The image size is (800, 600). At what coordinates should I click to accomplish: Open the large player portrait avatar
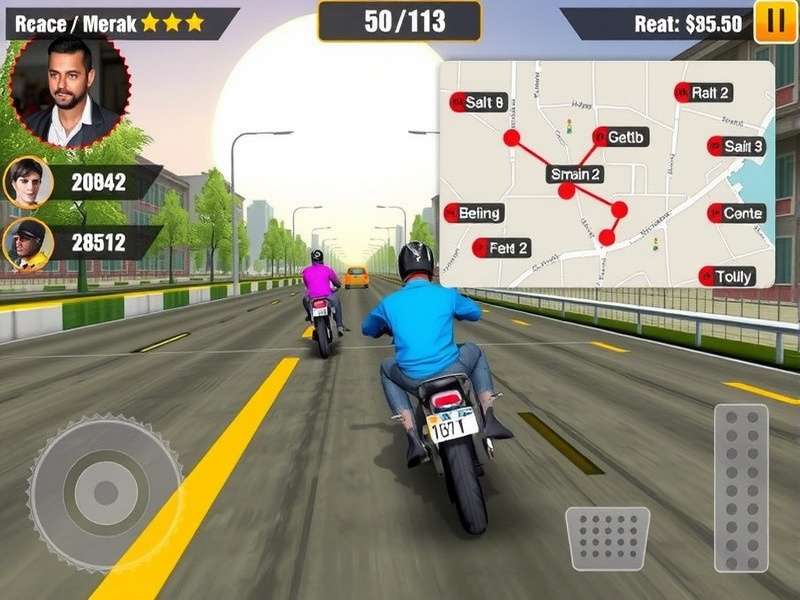(x=70, y=88)
